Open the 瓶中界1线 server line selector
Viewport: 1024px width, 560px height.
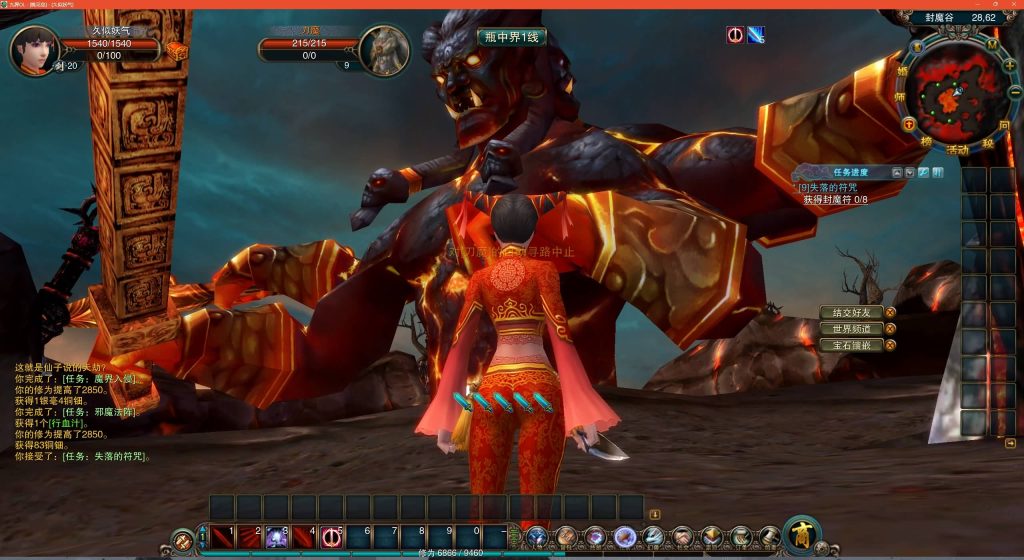tap(511, 37)
